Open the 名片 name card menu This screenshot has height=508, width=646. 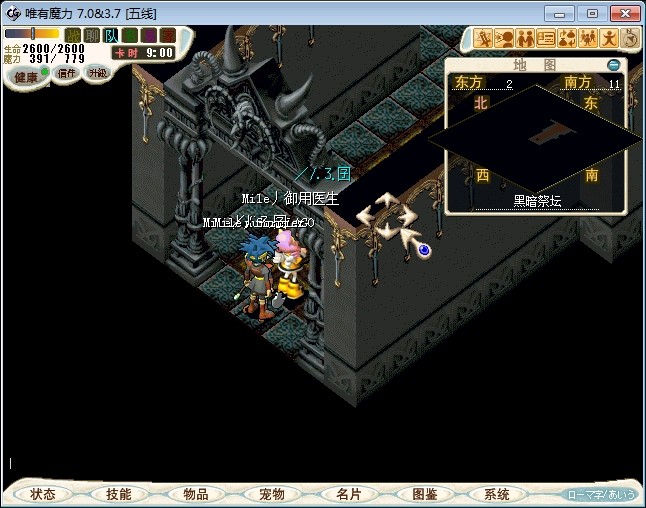(x=348, y=494)
